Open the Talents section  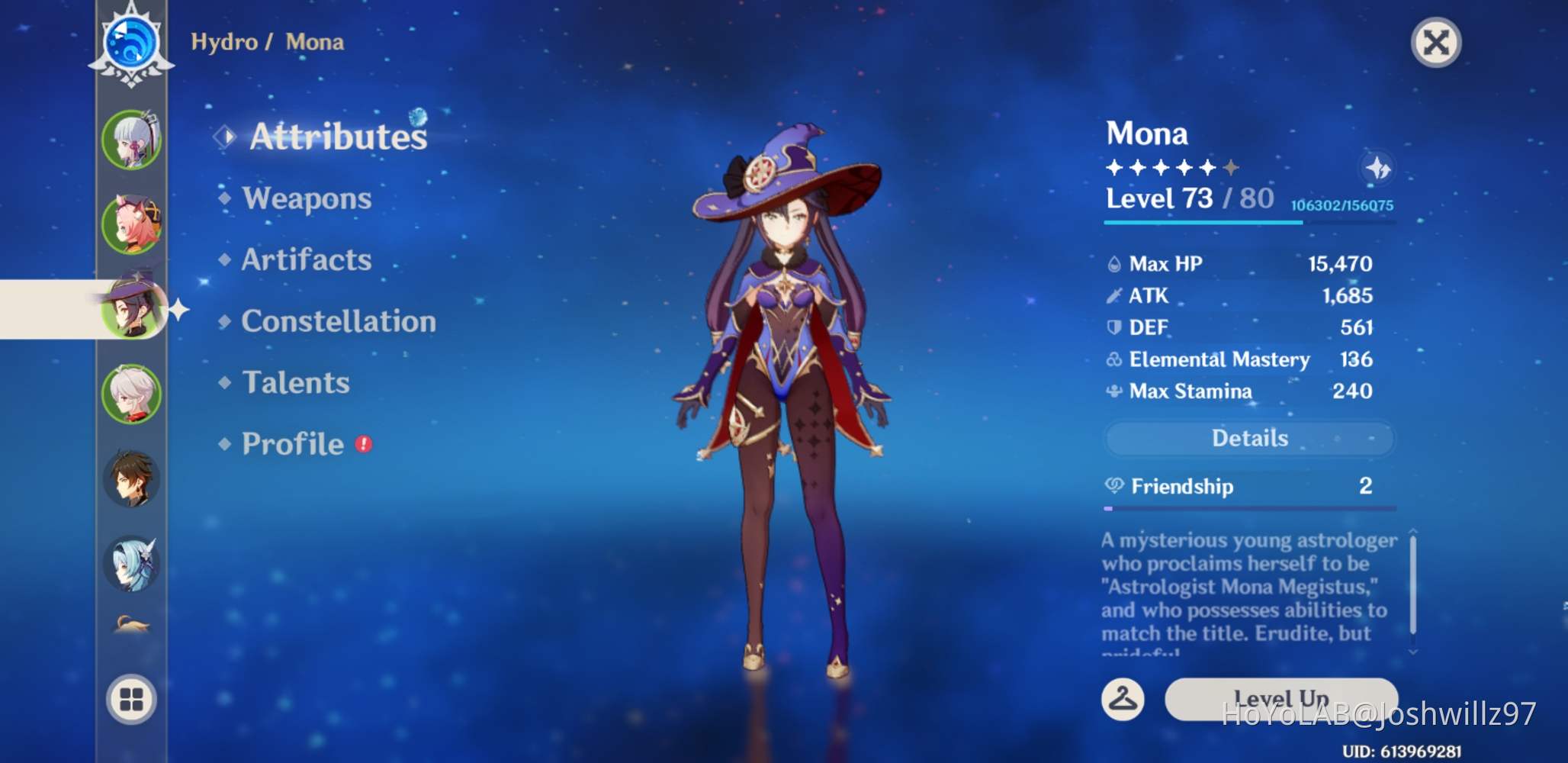point(295,382)
